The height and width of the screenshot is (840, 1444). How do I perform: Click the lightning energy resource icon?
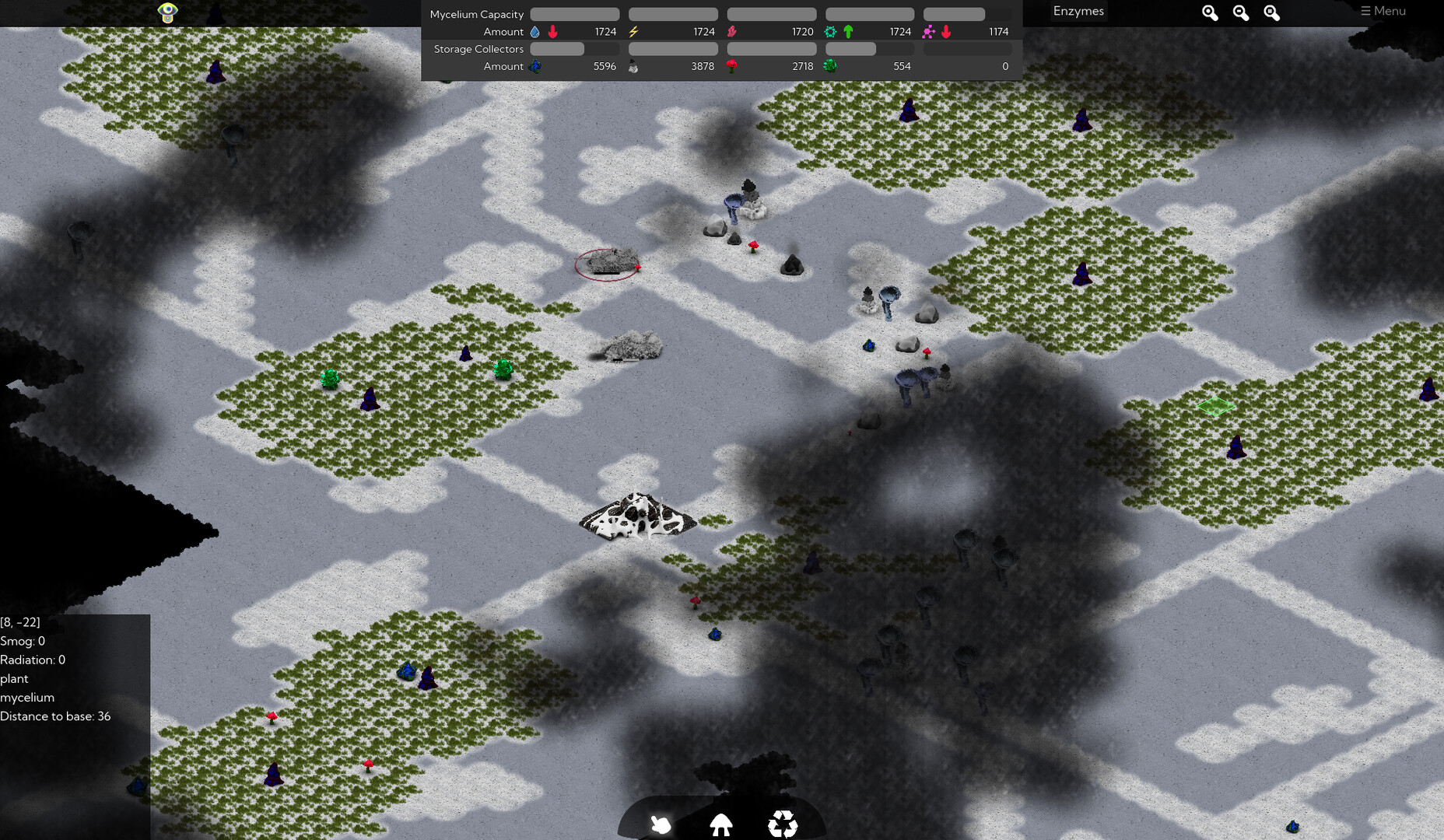[x=634, y=31]
